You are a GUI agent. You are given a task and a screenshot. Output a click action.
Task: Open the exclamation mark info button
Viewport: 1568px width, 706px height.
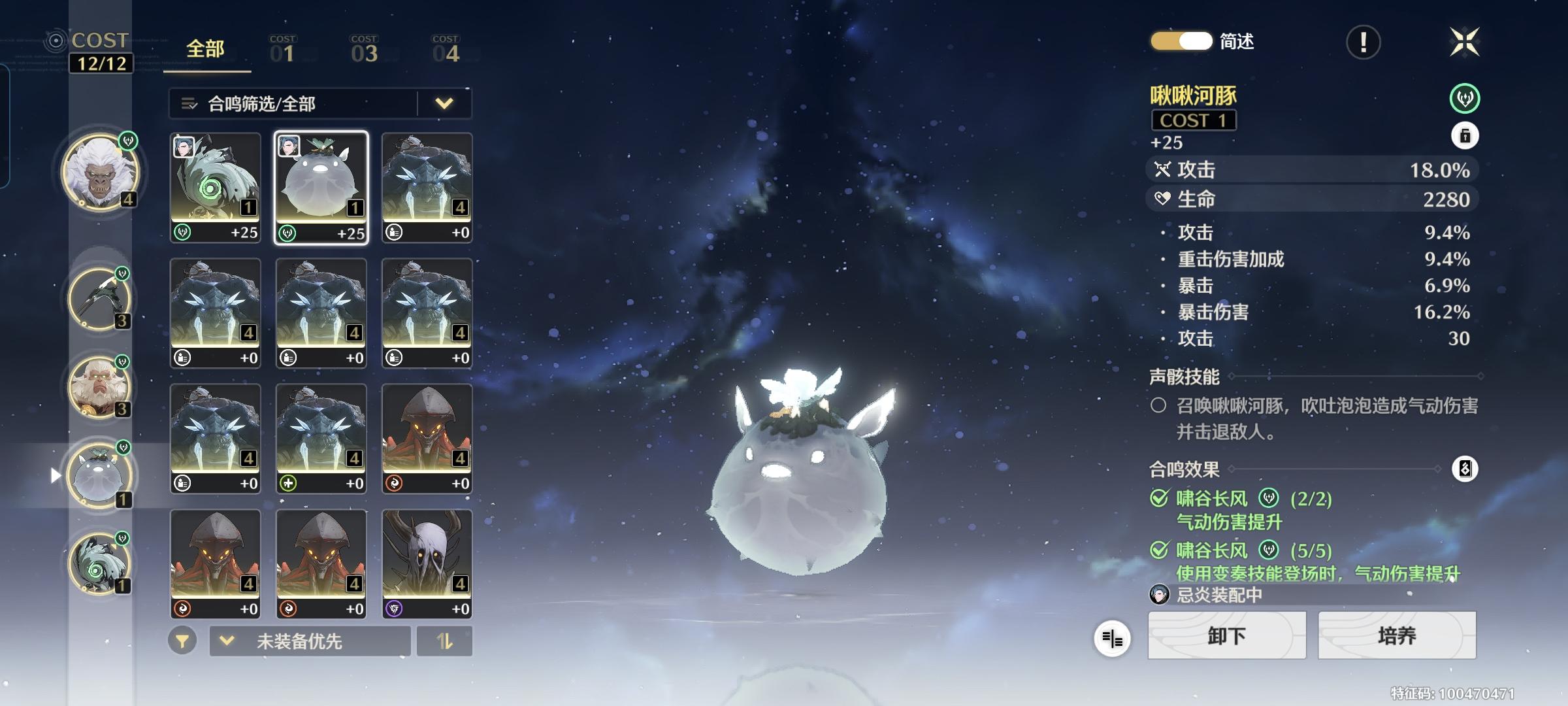pos(1363,42)
